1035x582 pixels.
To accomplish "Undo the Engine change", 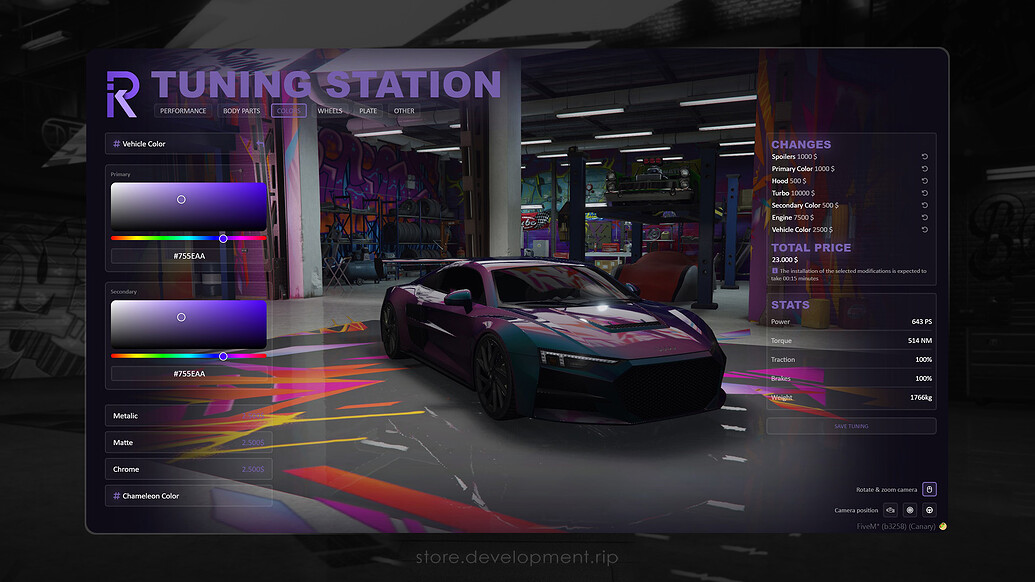I will point(925,217).
